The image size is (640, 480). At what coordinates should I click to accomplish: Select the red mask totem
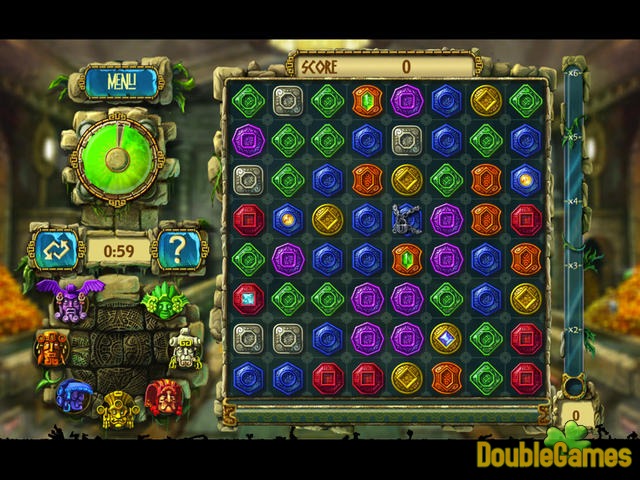(x=162, y=397)
